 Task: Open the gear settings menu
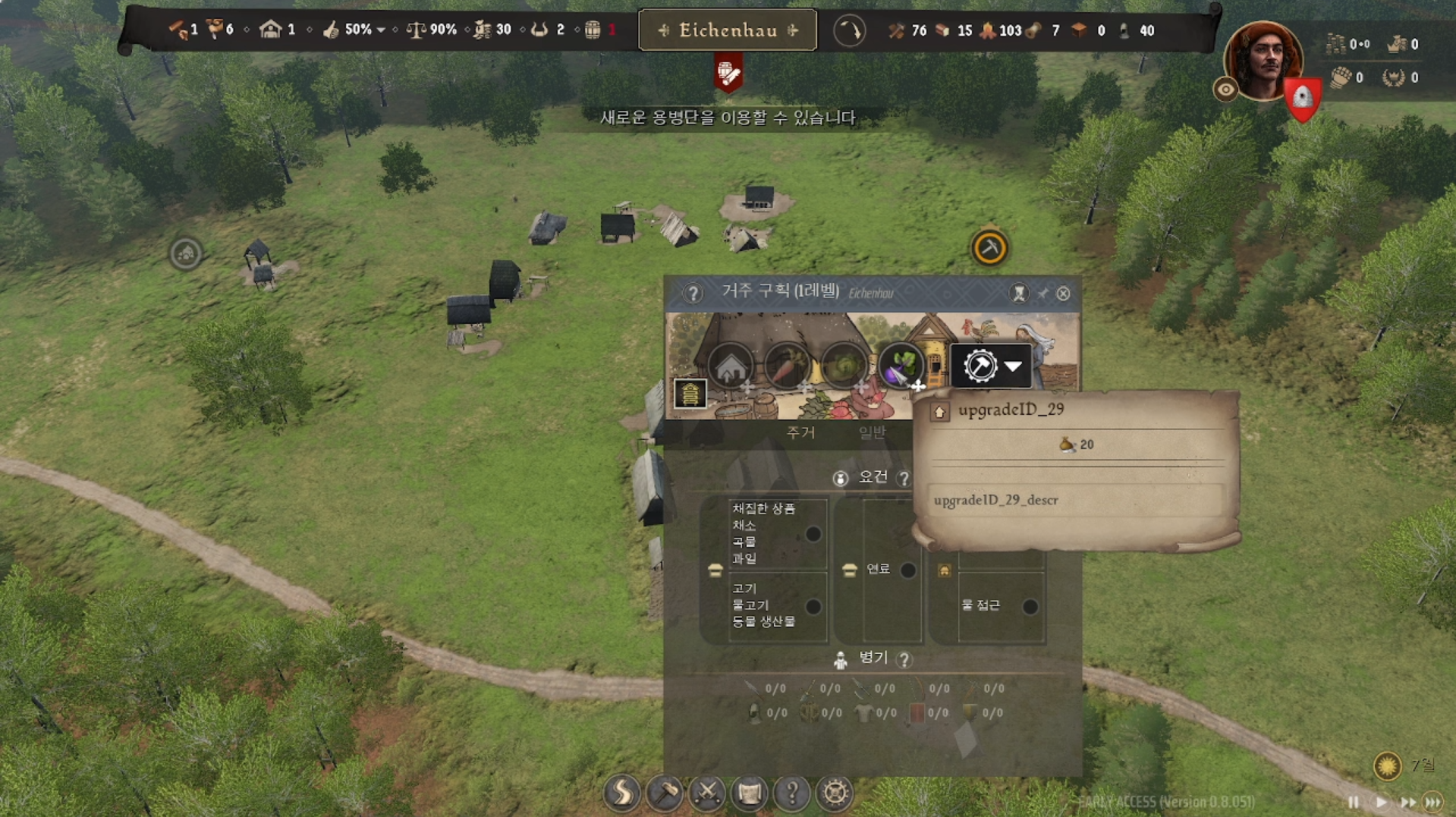click(x=835, y=793)
